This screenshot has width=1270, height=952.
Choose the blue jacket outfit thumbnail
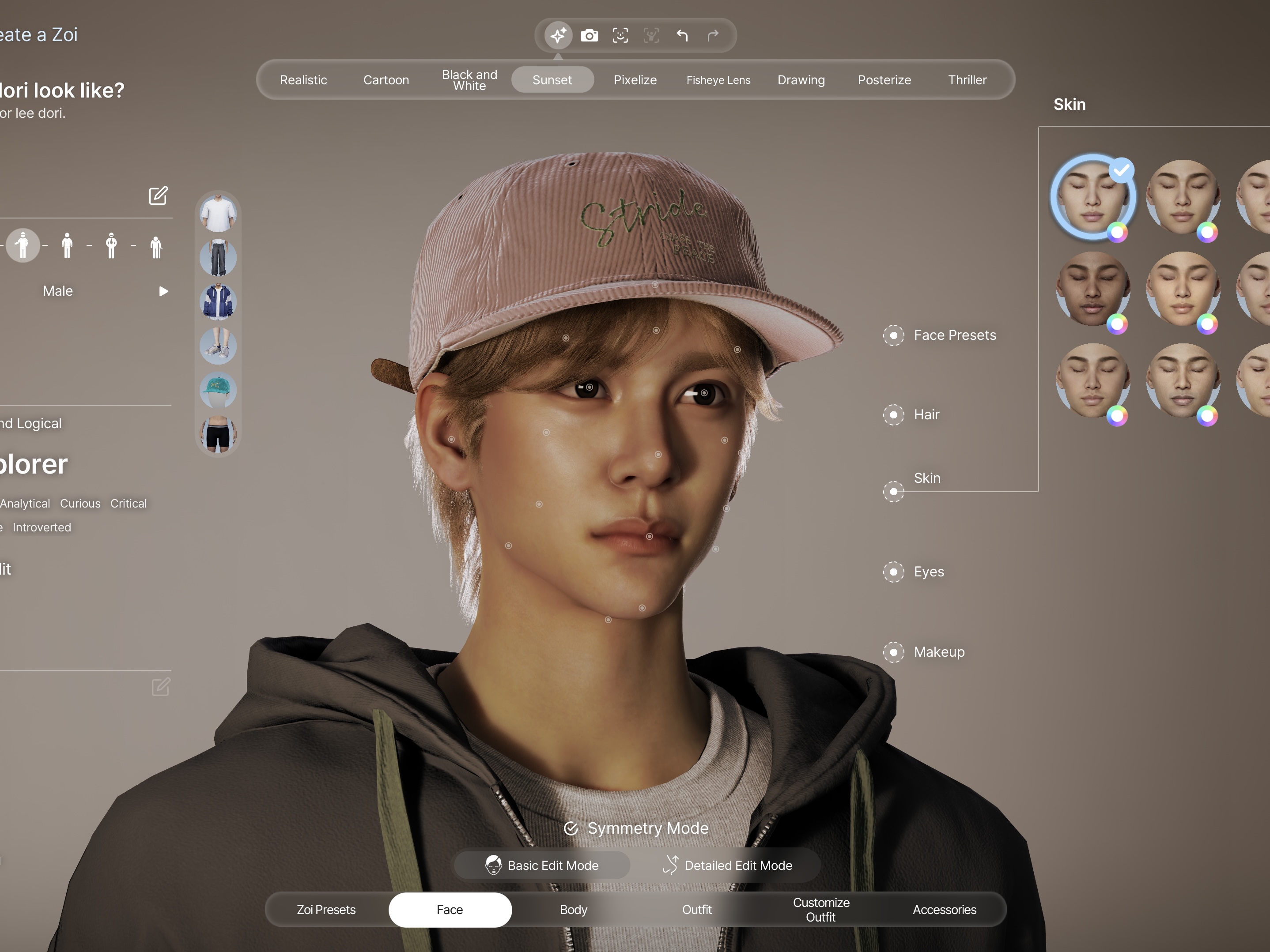coord(218,302)
